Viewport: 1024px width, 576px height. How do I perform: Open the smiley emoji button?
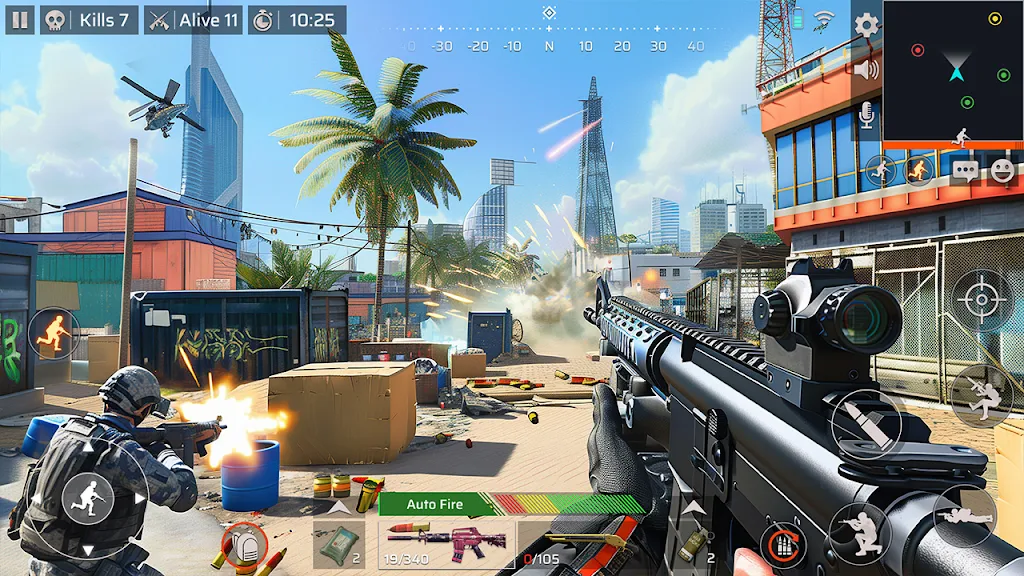tap(1002, 170)
